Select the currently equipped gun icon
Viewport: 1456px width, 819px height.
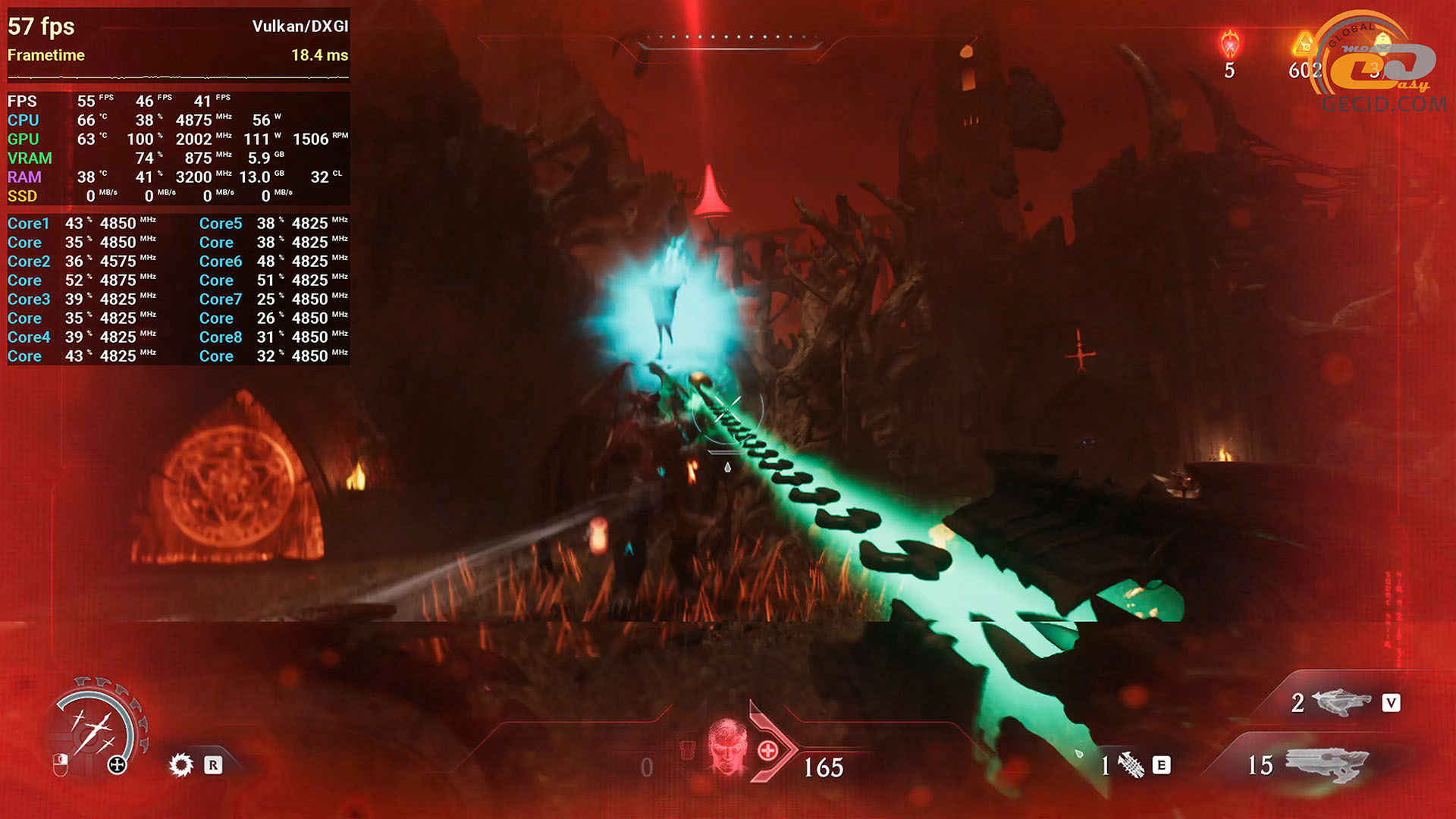(x=1327, y=764)
